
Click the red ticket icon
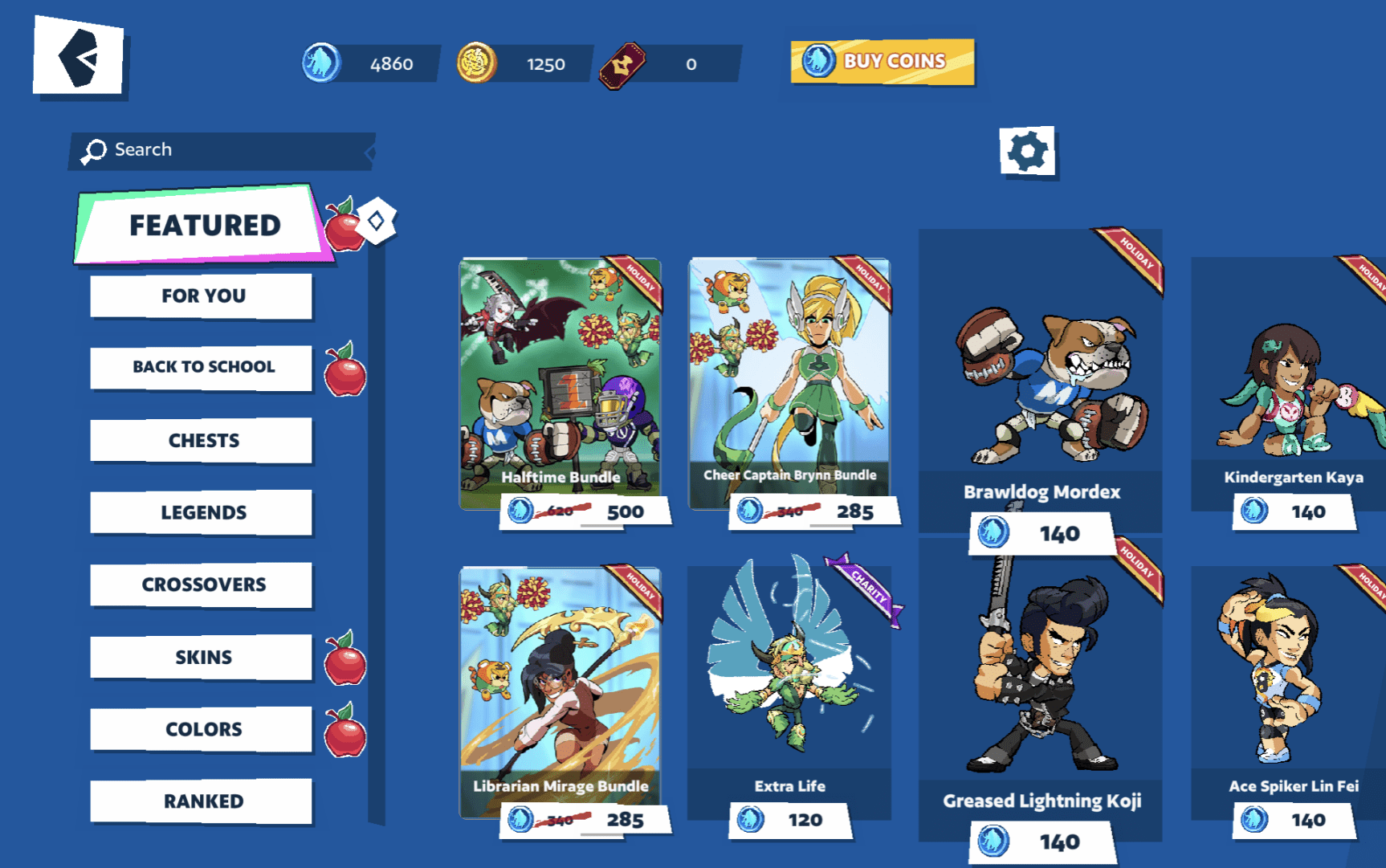(x=621, y=64)
